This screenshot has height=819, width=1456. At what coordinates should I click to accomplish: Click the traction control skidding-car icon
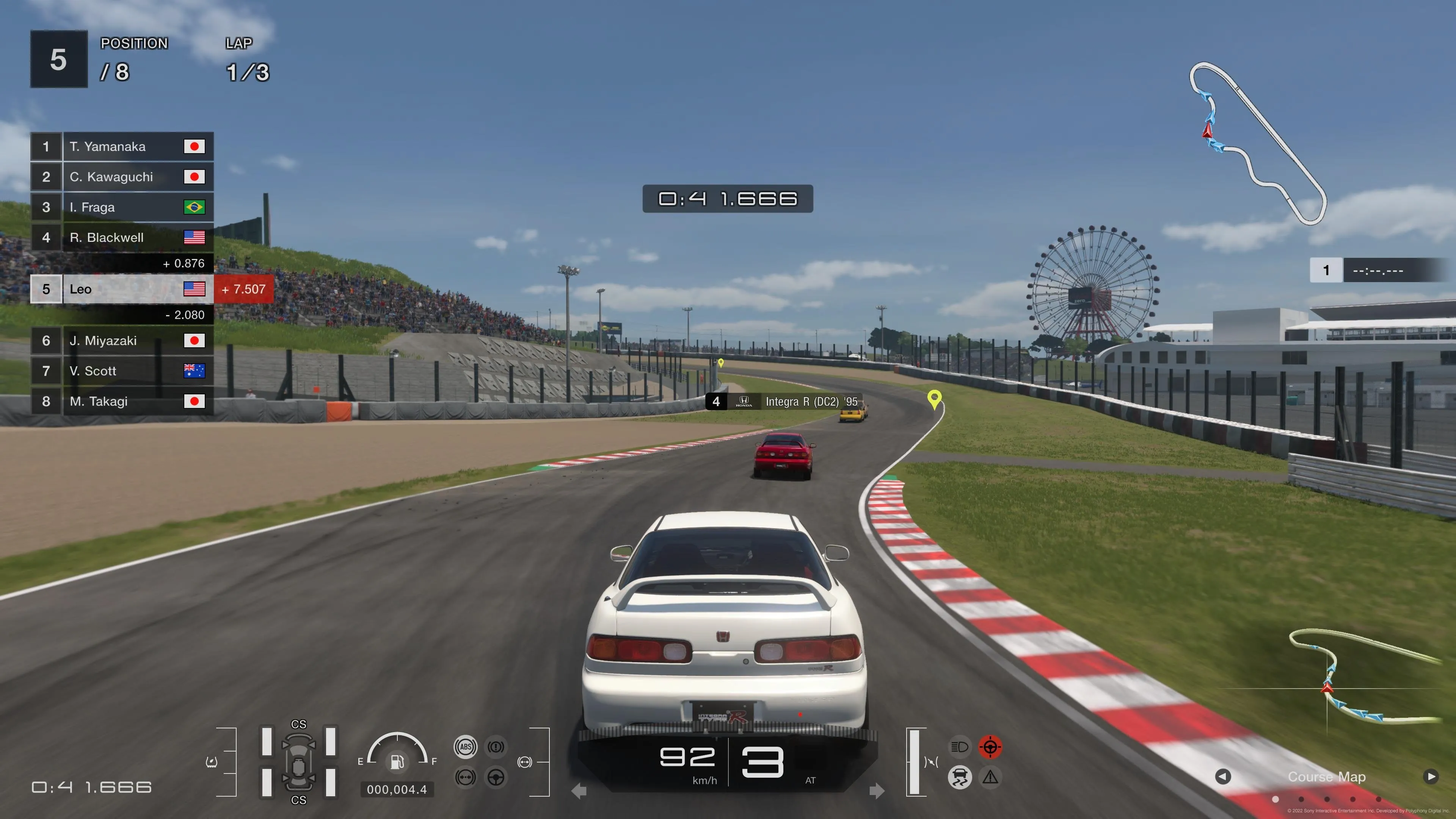click(960, 777)
